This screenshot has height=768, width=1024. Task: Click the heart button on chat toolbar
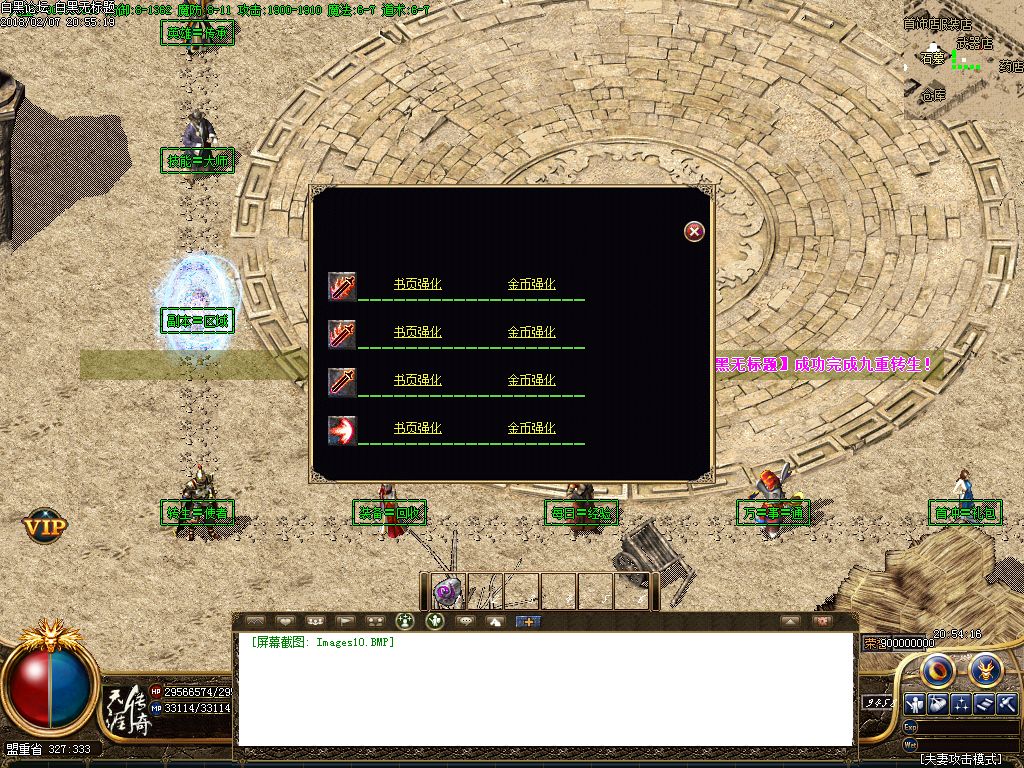[x=285, y=621]
